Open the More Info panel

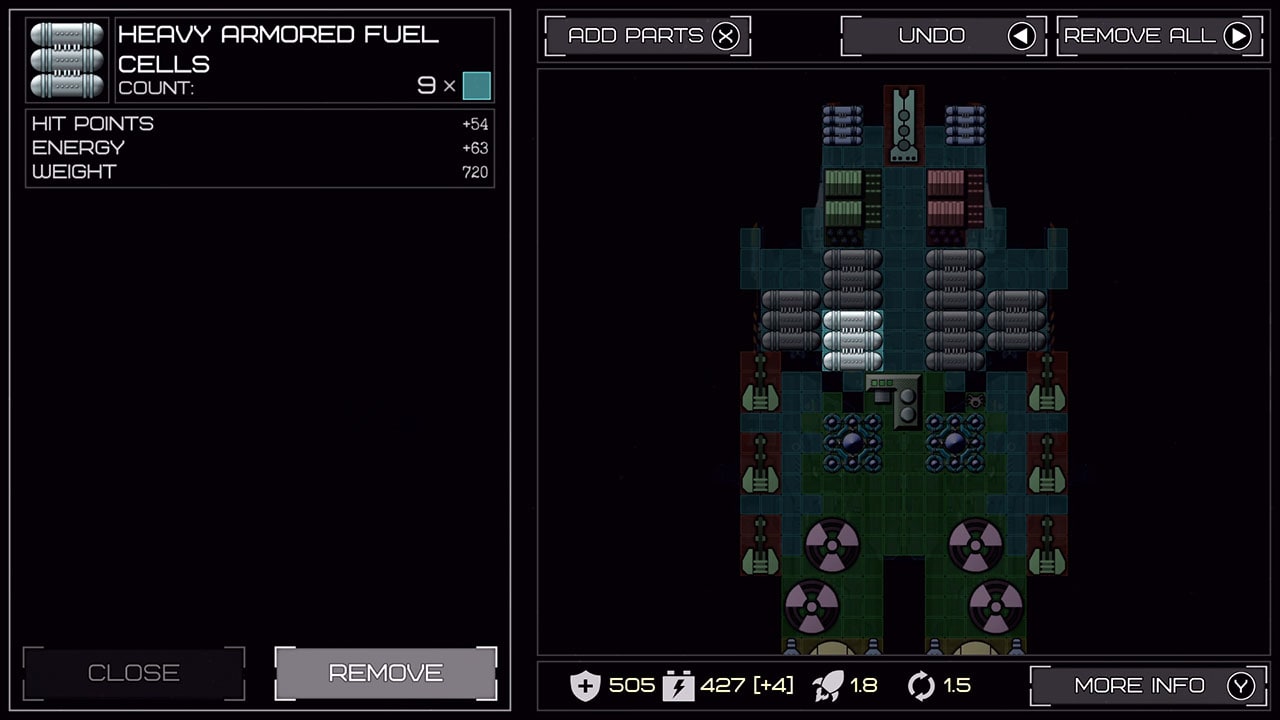pos(1140,685)
